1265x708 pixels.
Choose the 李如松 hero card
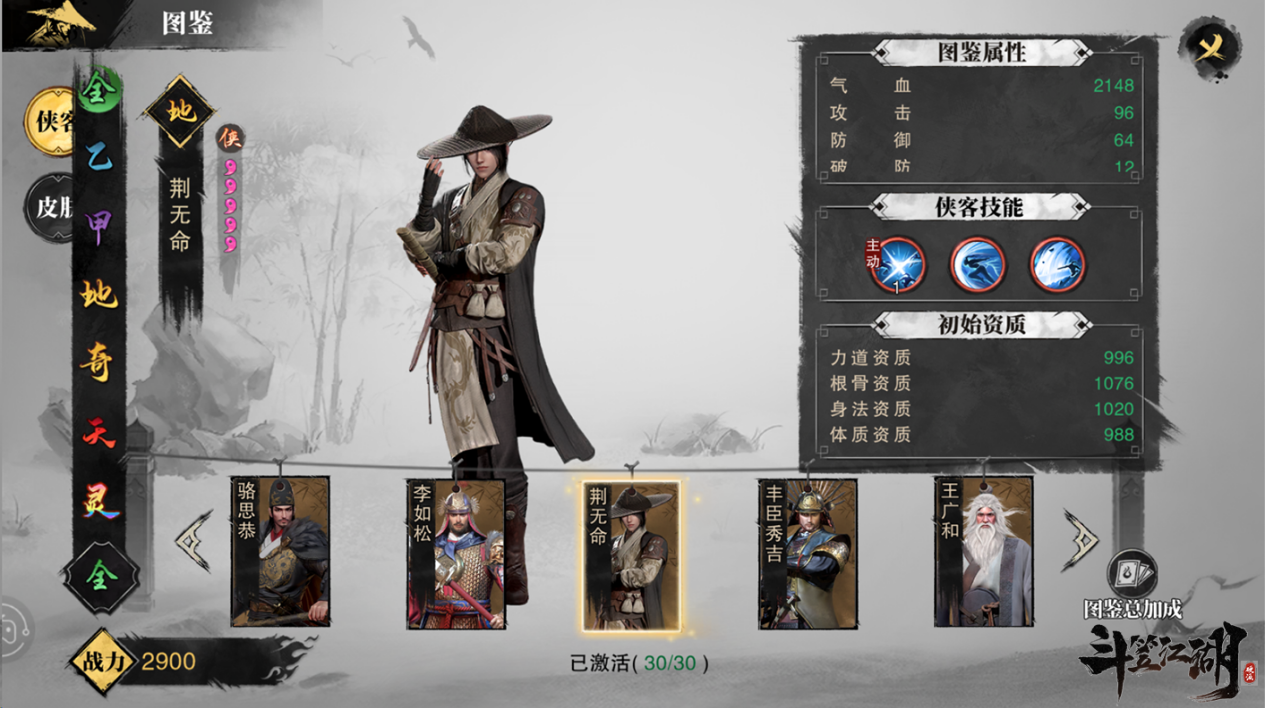pyautogui.click(x=456, y=553)
